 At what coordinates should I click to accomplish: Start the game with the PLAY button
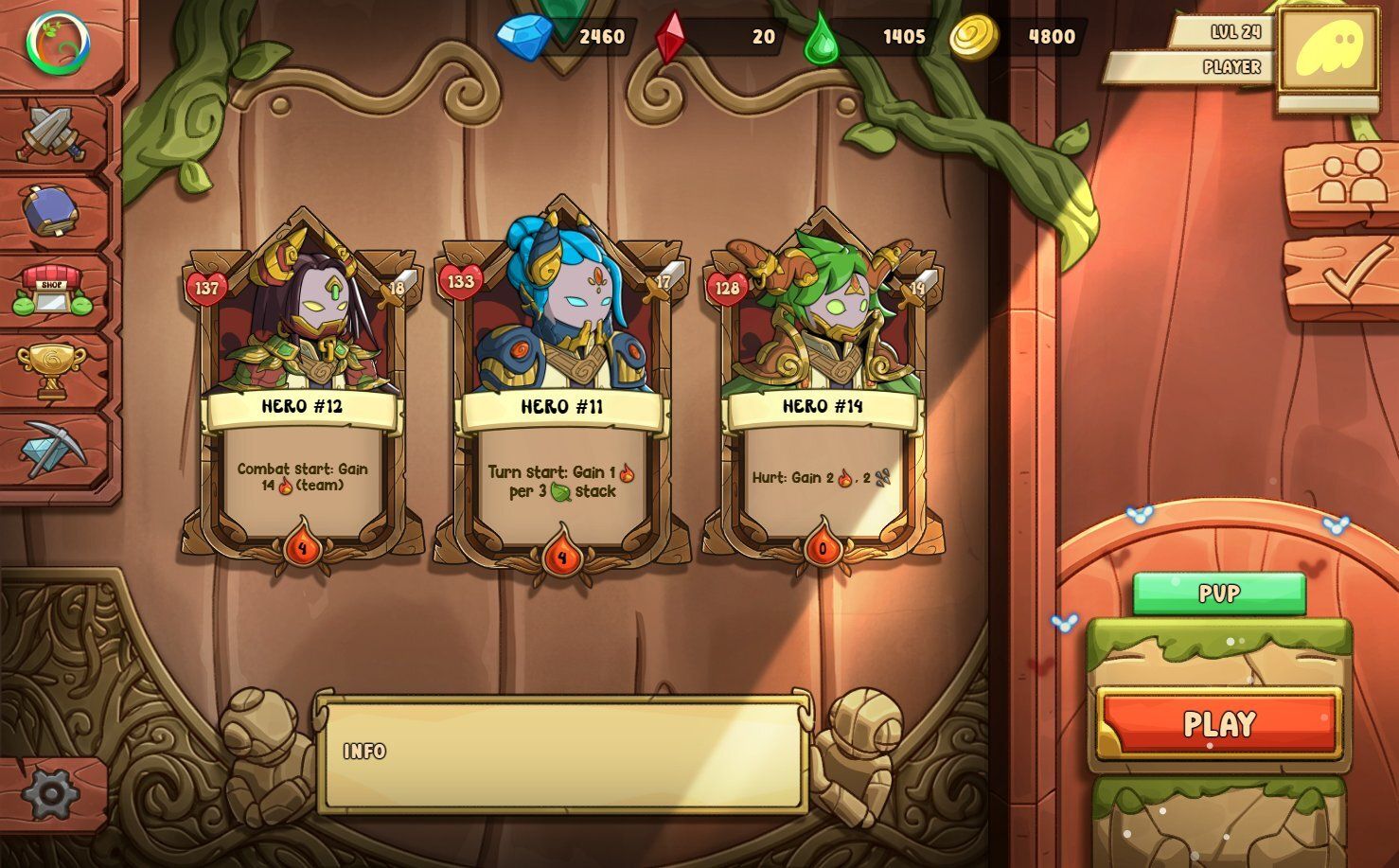click(1219, 724)
